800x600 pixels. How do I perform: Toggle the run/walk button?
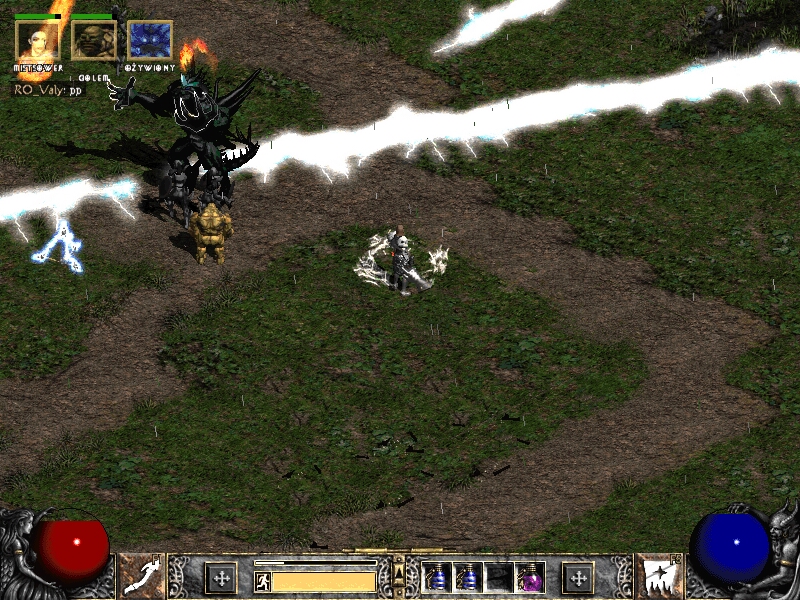point(263,581)
